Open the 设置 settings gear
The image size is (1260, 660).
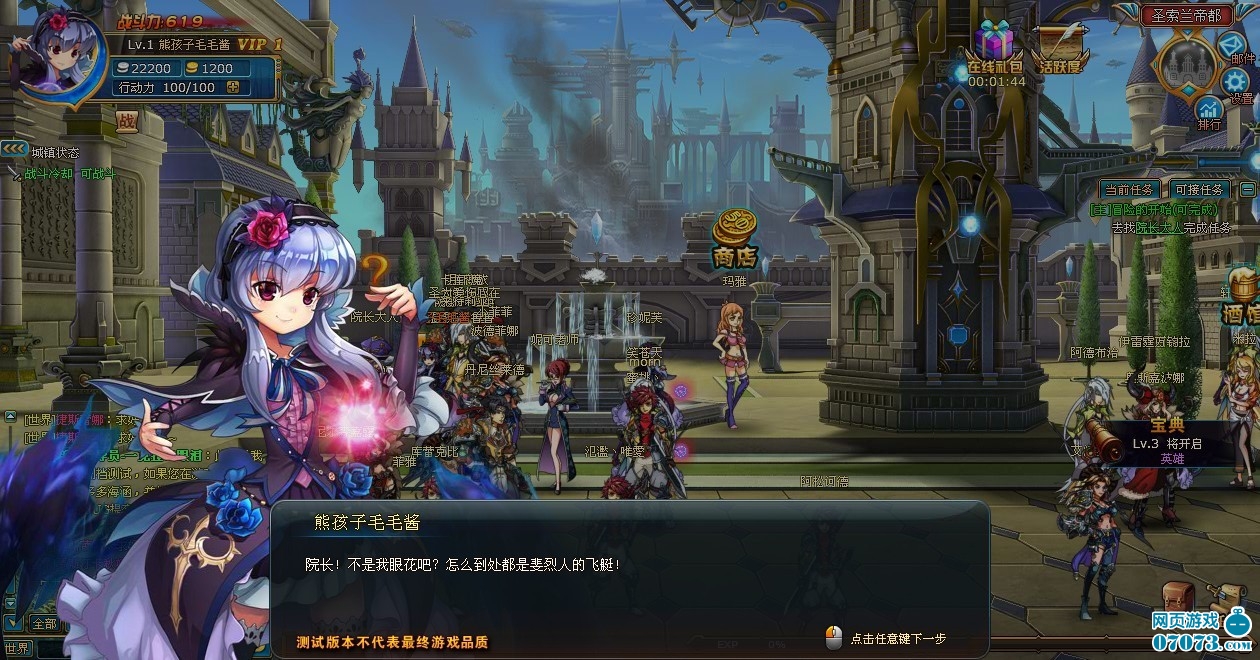pyautogui.click(x=1237, y=83)
